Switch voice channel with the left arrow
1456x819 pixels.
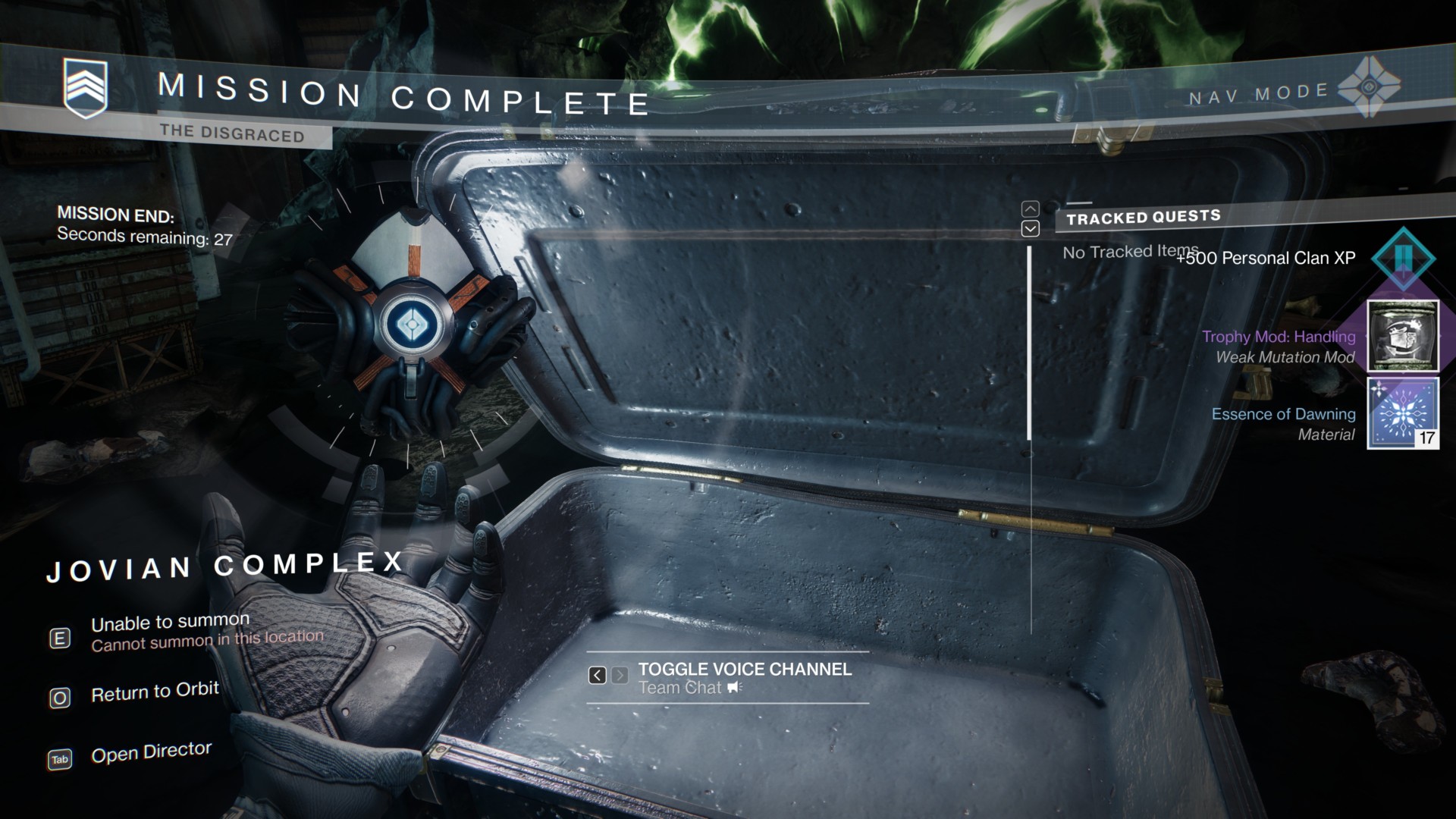(x=598, y=675)
